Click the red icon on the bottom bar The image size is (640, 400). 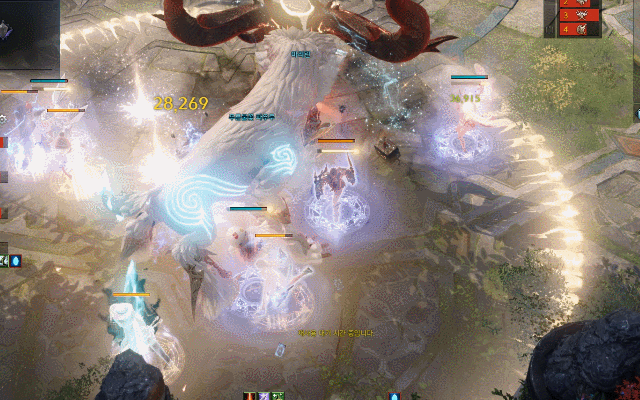pos(249,396)
